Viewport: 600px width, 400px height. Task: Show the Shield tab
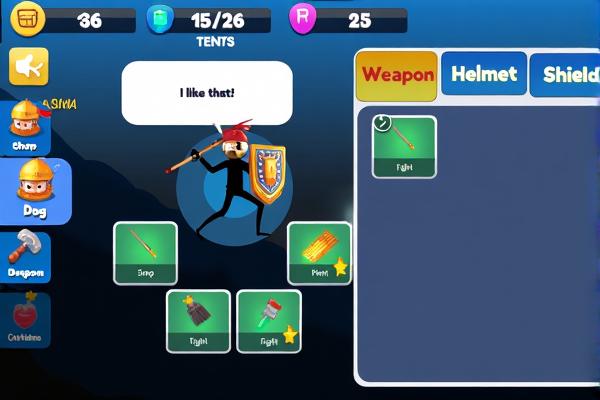[x=567, y=75]
